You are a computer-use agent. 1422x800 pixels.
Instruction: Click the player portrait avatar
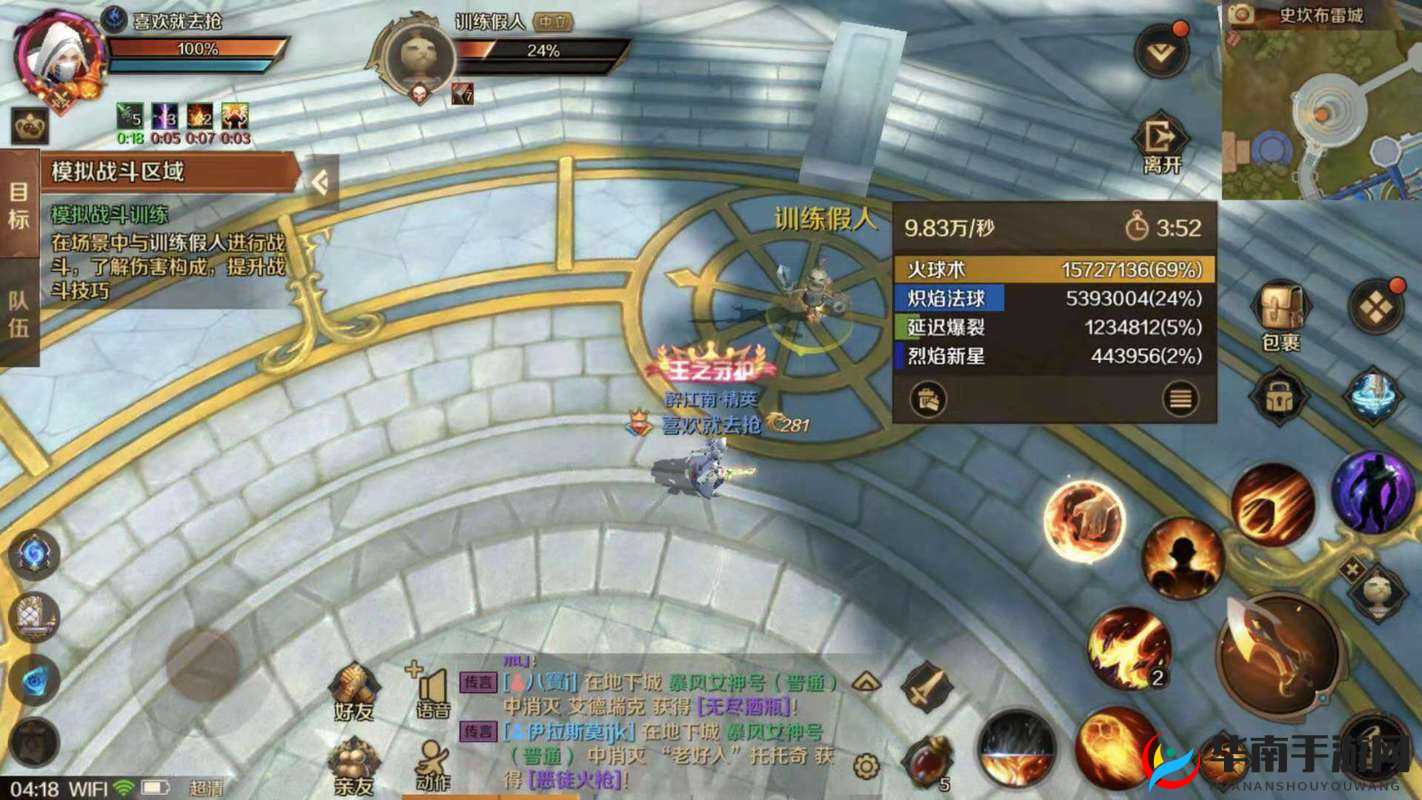[59, 55]
